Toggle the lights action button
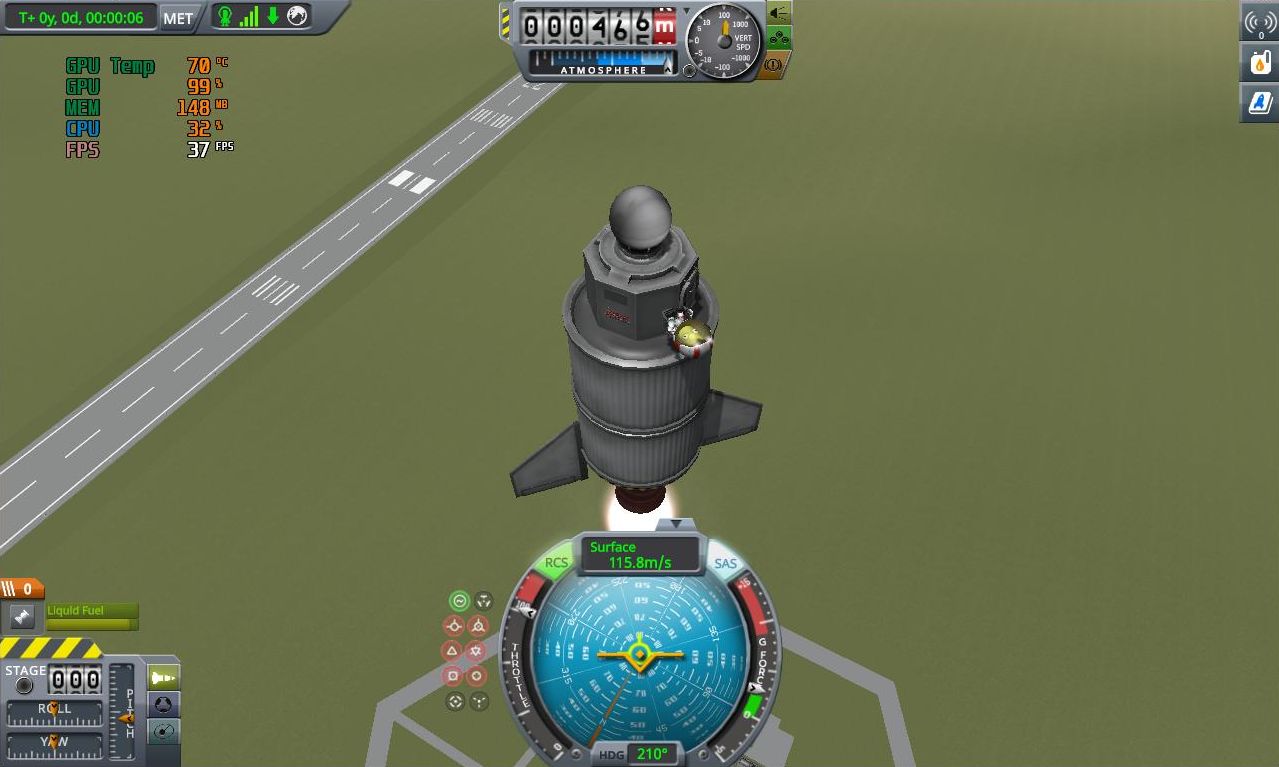The width and height of the screenshot is (1279, 767). (x=778, y=14)
